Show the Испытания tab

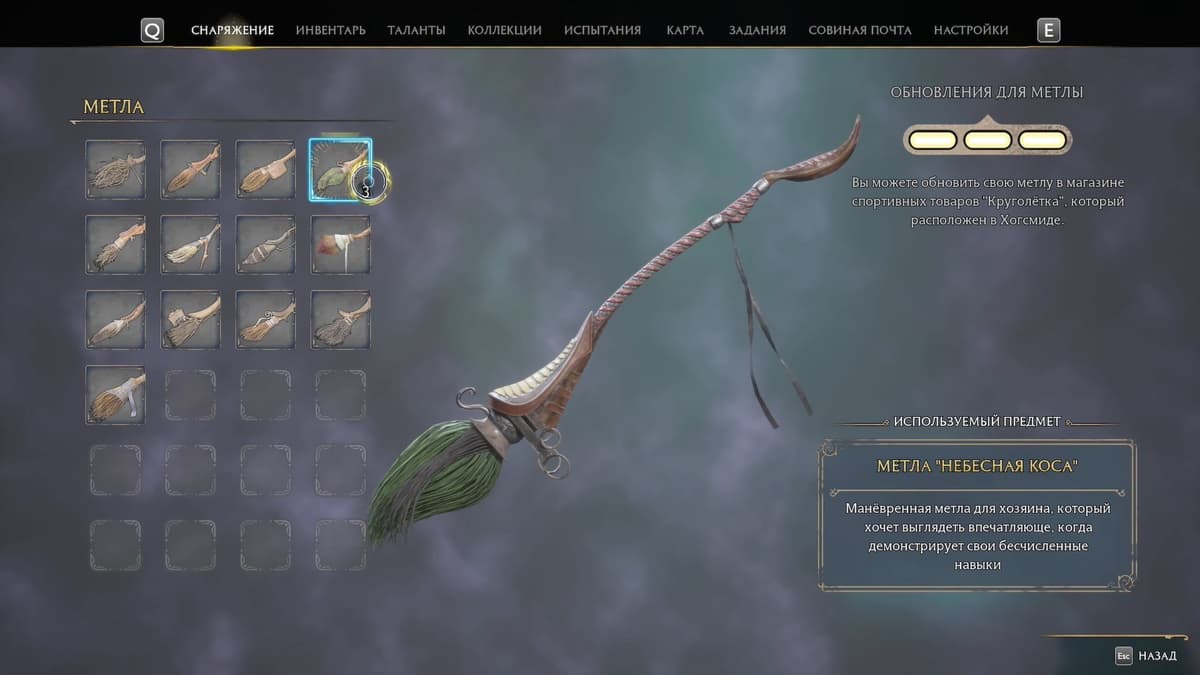(x=602, y=30)
